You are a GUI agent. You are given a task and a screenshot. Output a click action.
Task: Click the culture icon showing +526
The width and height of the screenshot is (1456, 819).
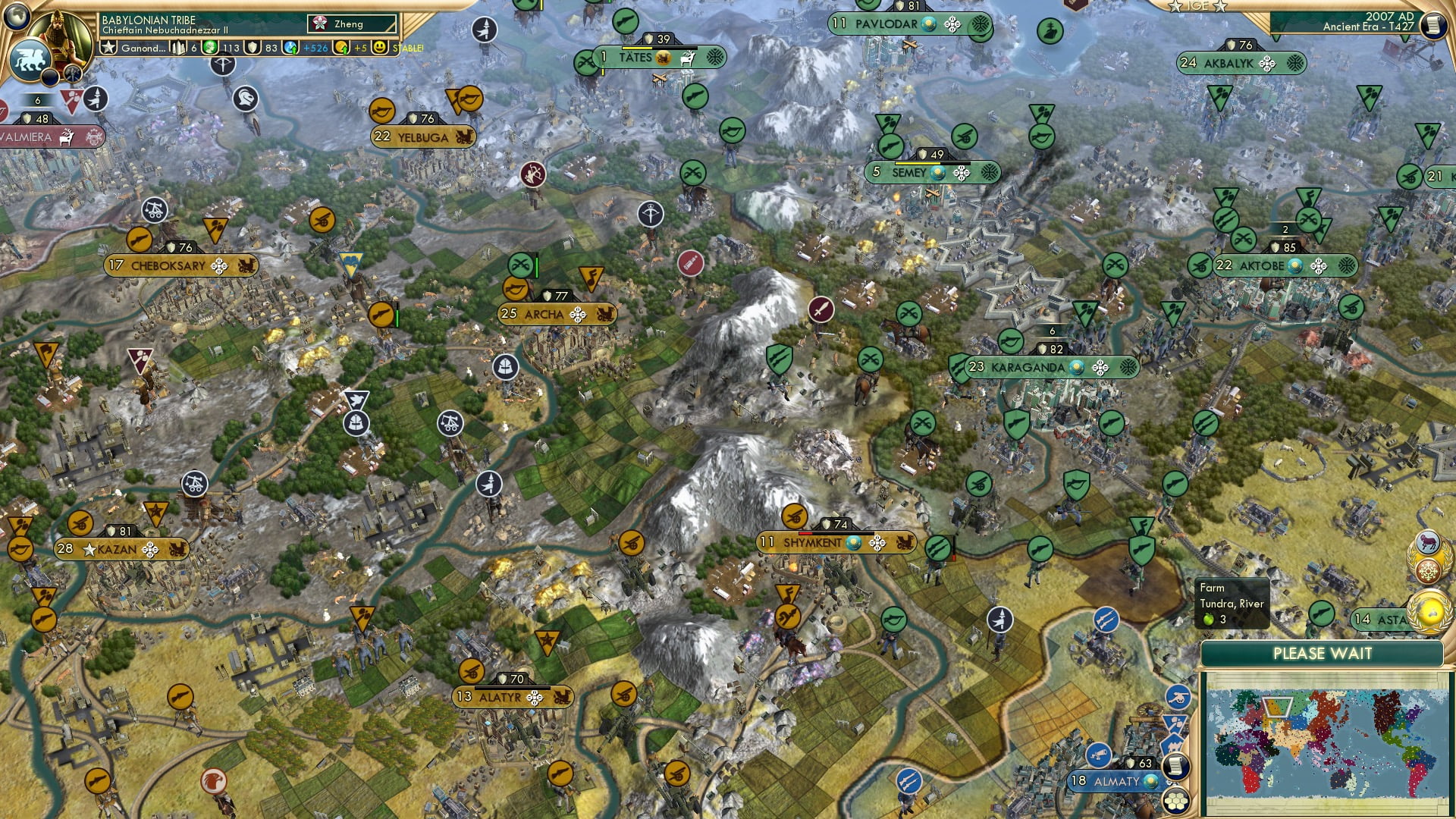(291, 48)
